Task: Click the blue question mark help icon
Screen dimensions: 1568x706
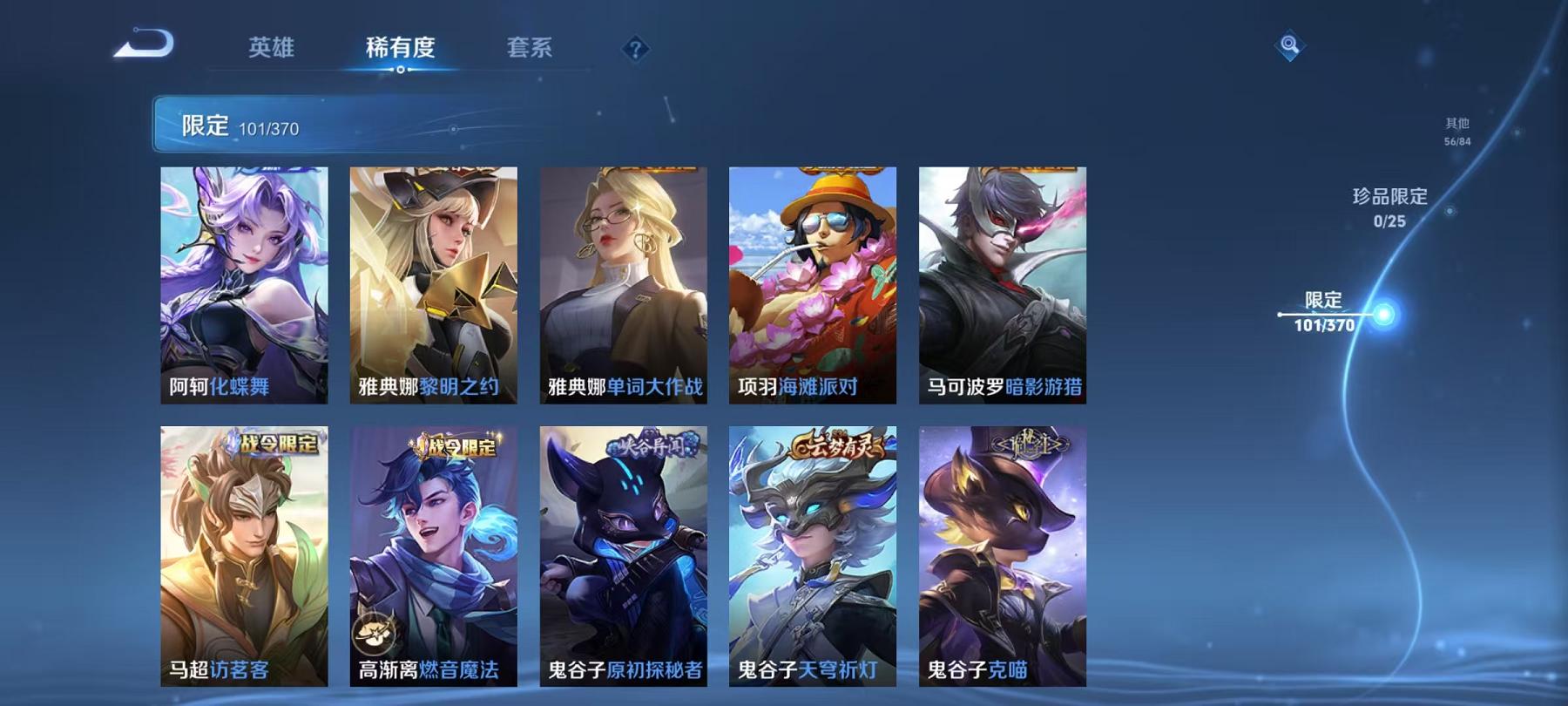Action: pos(635,49)
